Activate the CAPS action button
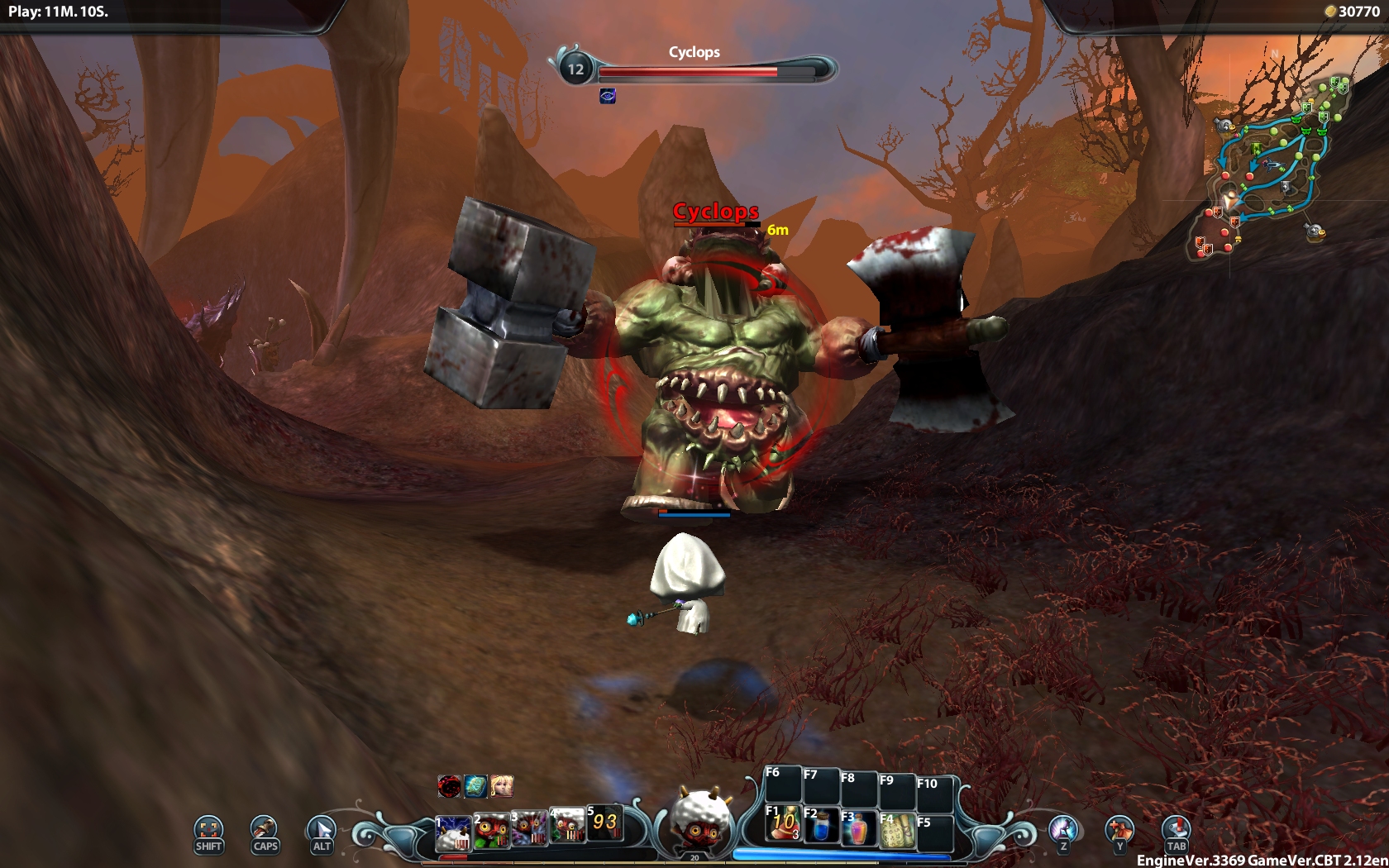The image size is (1389, 868). (x=265, y=832)
